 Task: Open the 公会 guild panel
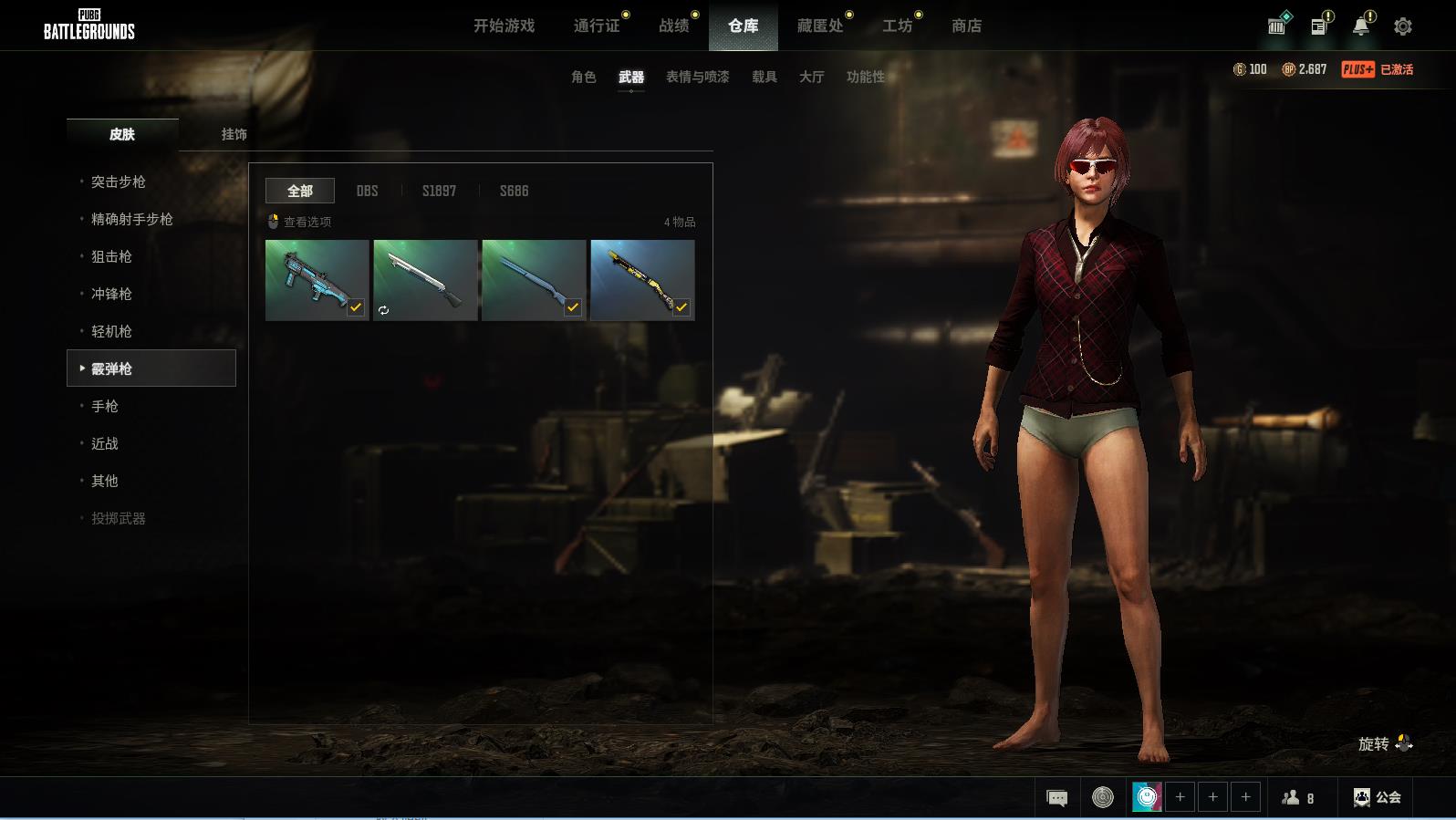[1378, 797]
